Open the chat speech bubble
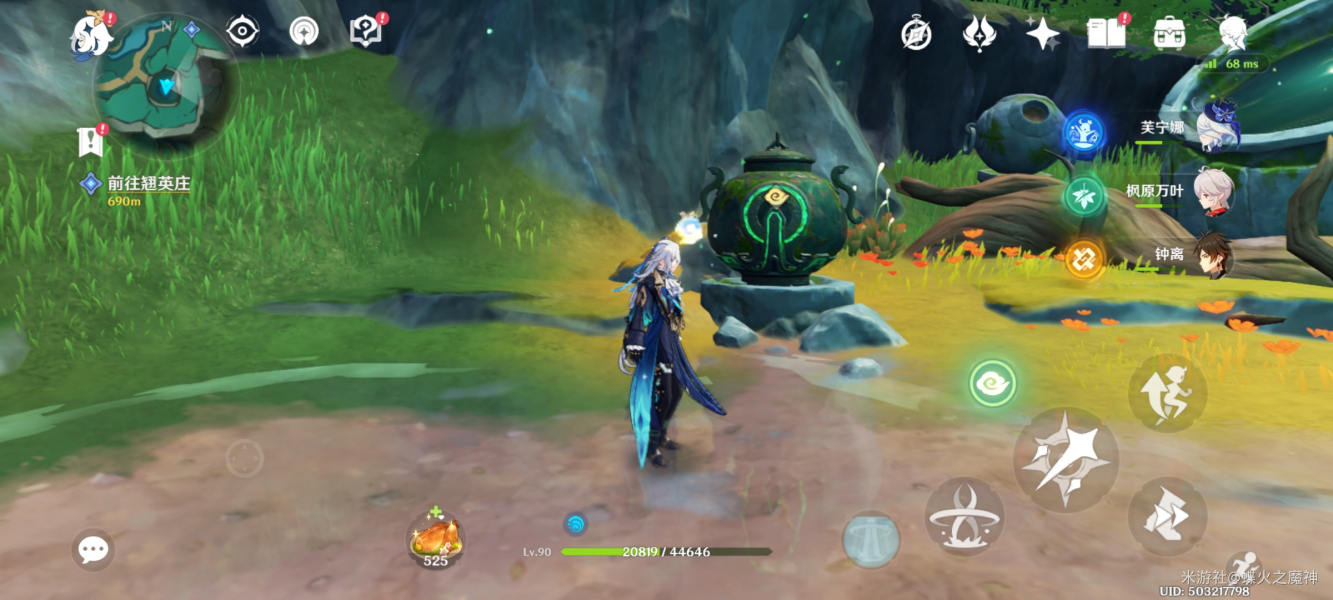 pos(93,549)
